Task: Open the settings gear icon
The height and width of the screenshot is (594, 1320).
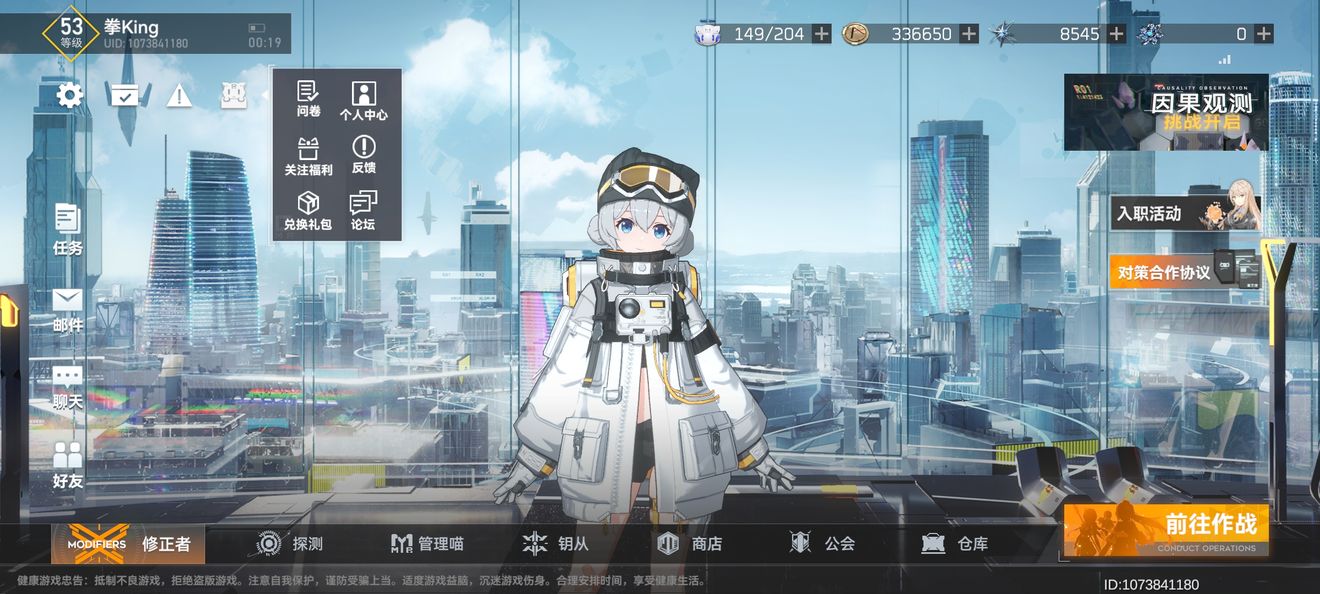Action: coord(69,96)
